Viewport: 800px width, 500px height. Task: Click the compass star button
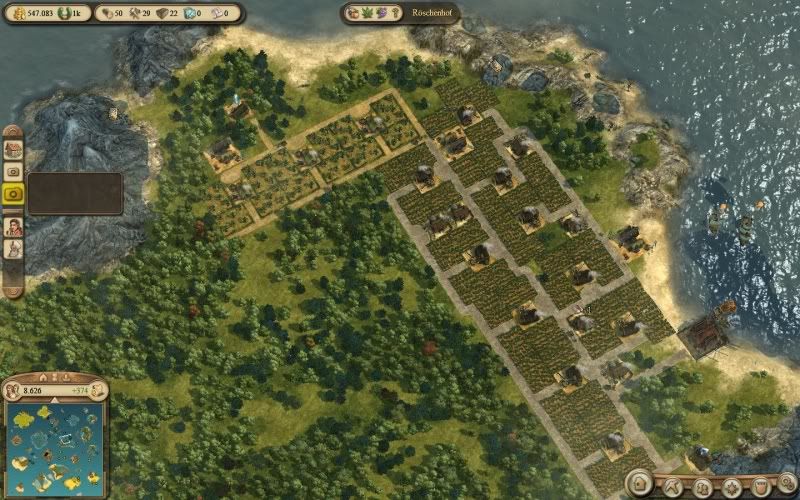tap(732, 488)
